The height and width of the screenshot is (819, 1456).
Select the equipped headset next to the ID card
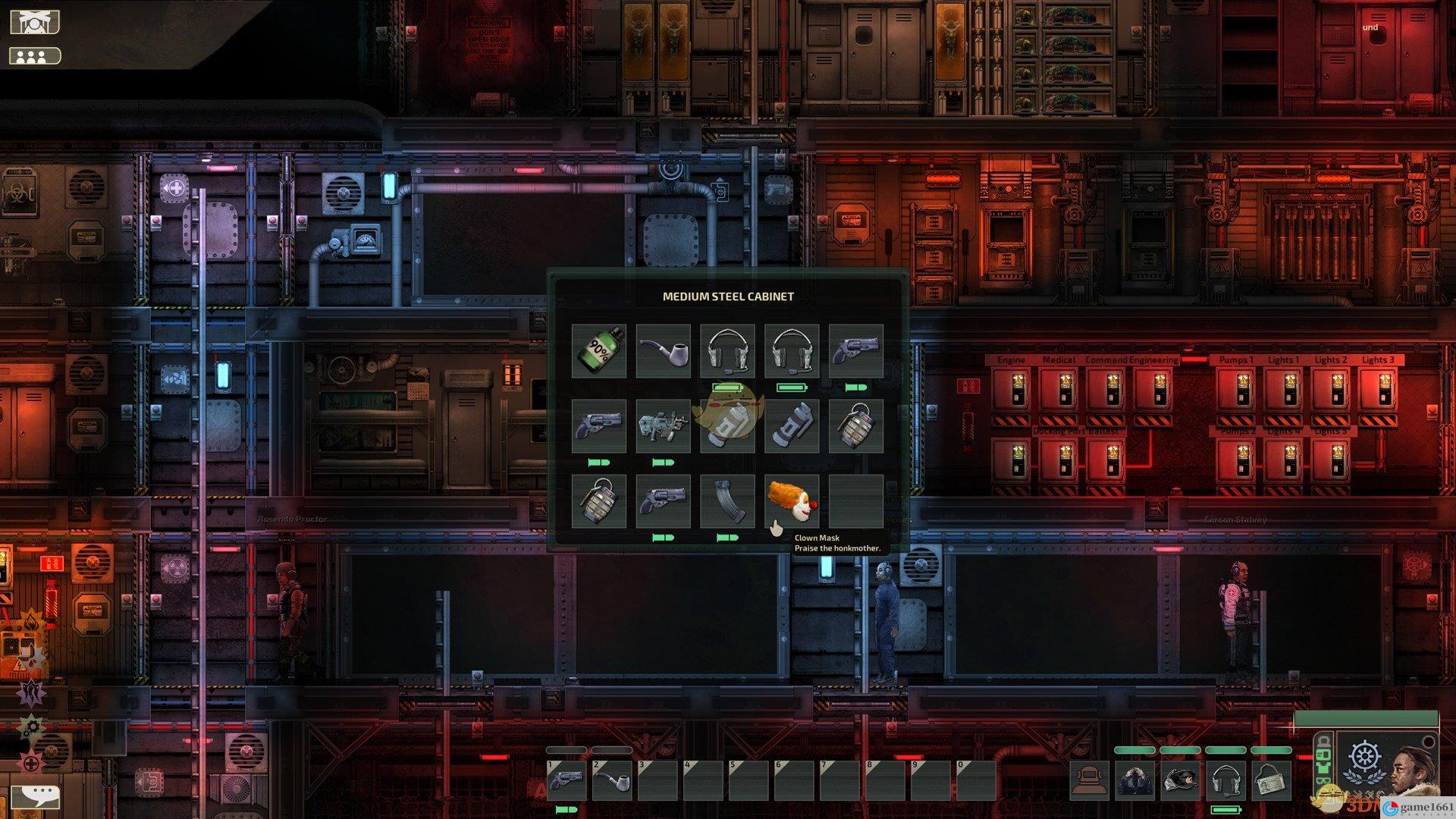click(1225, 781)
